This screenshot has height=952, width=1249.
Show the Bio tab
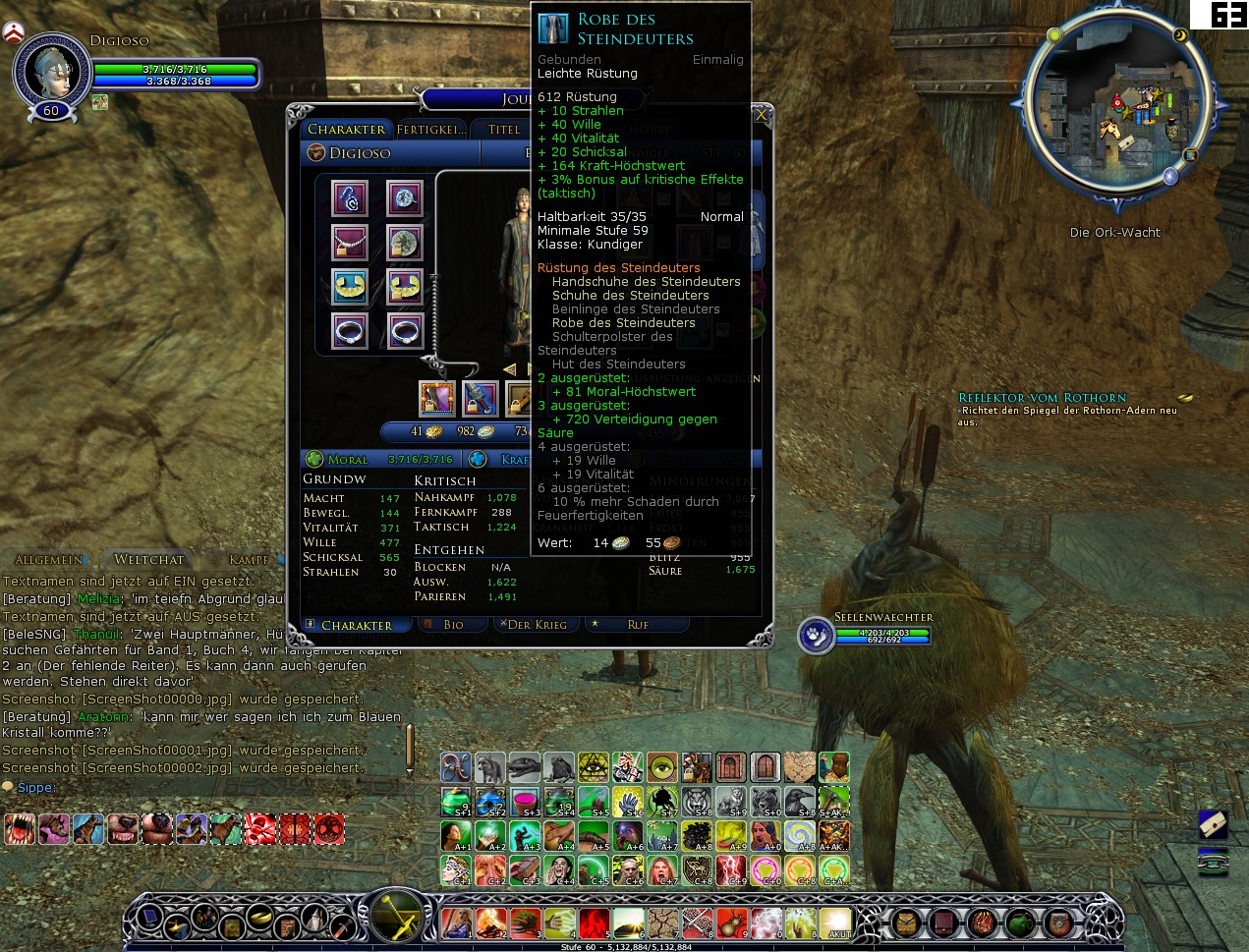coord(453,625)
